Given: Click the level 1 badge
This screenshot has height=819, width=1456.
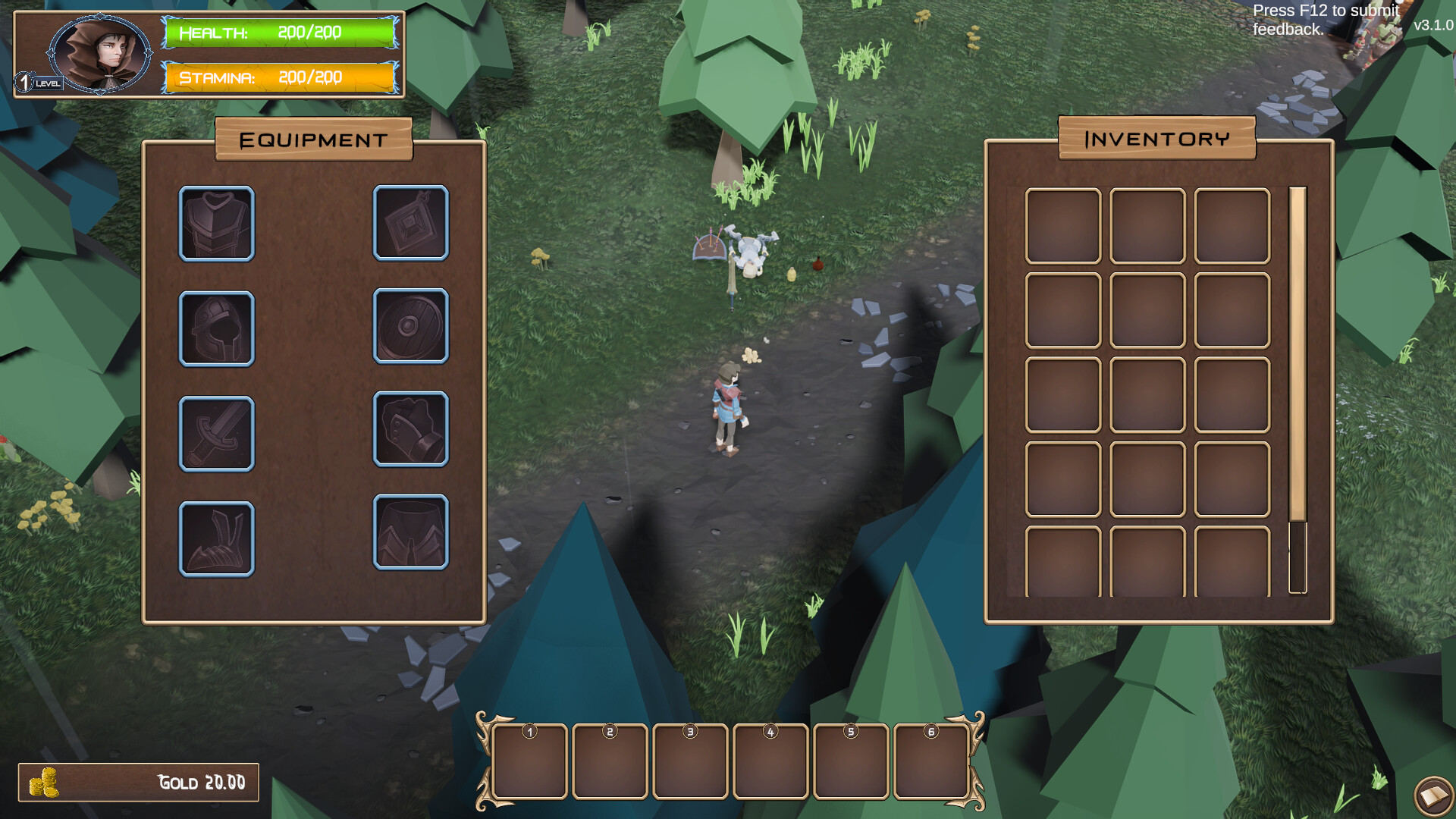Looking at the screenshot, I should click(28, 80).
